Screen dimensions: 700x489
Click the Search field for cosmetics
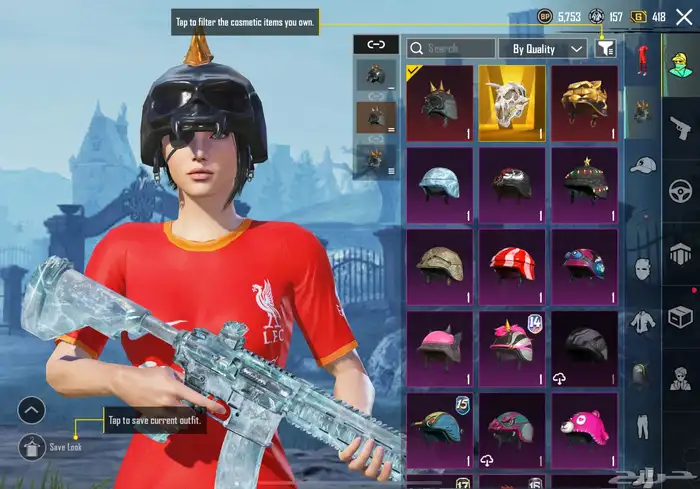tap(452, 48)
